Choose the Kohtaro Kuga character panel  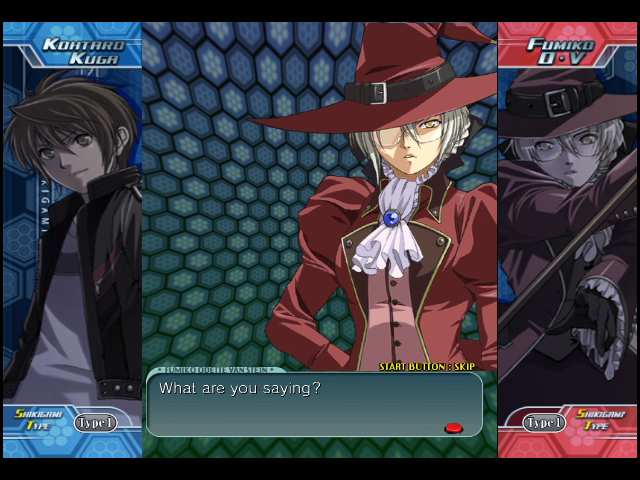(72, 230)
